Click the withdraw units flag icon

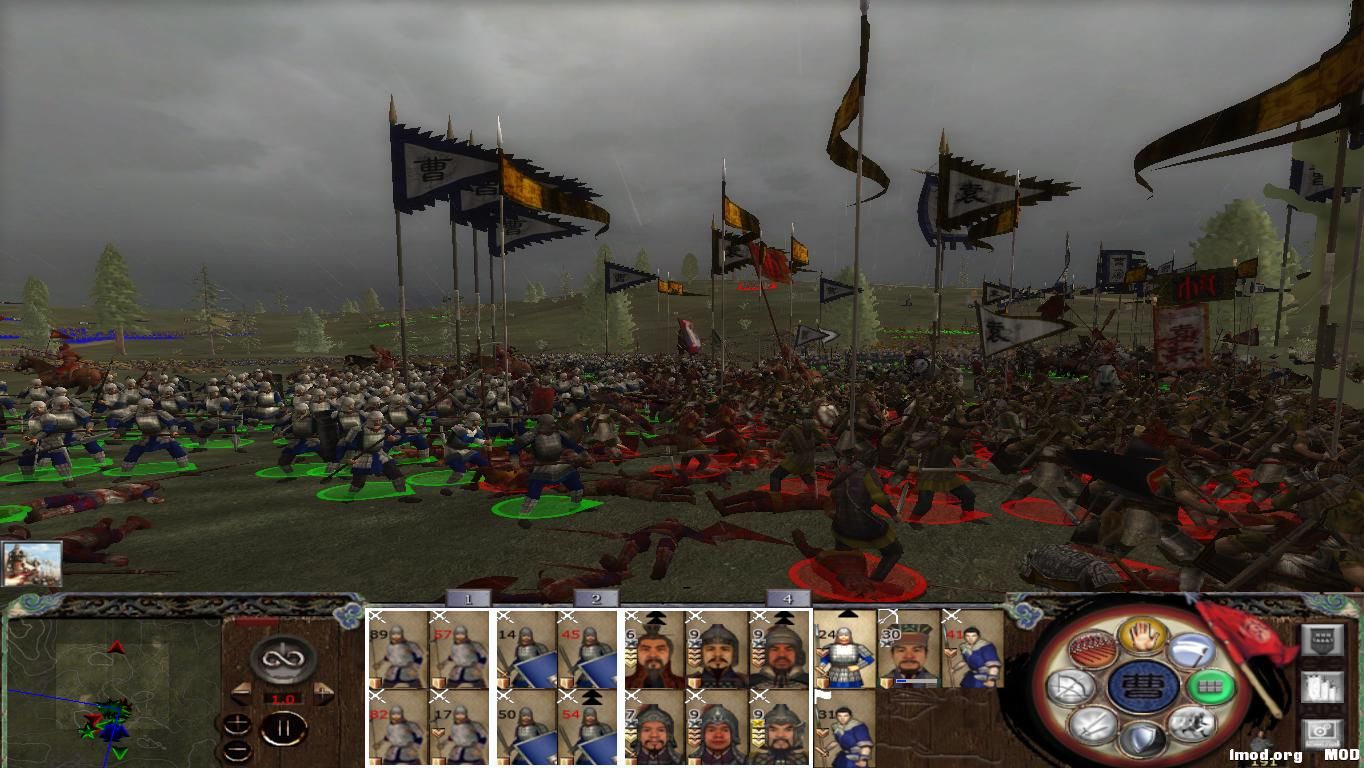tap(1192, 650)
